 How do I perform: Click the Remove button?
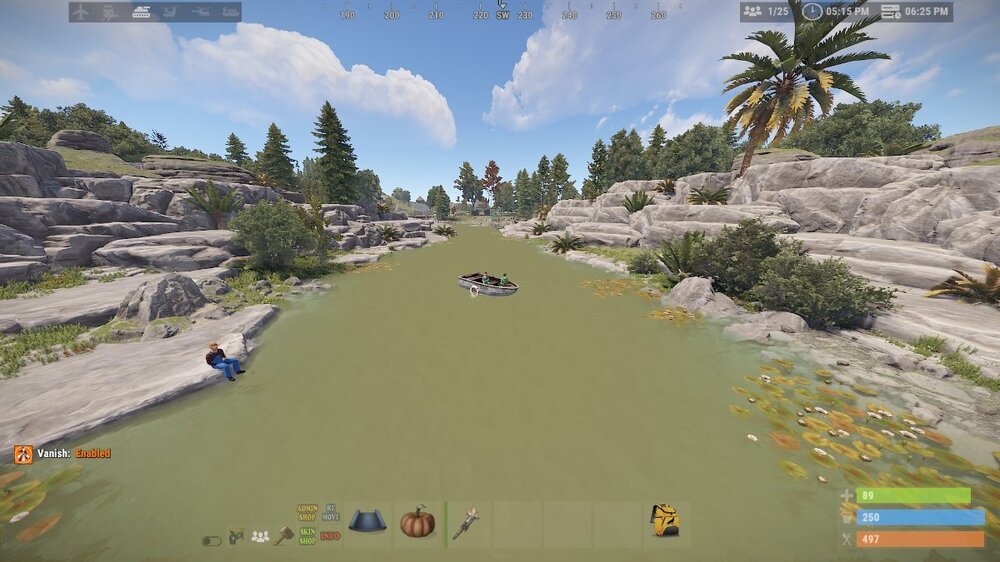coord(330,513)
